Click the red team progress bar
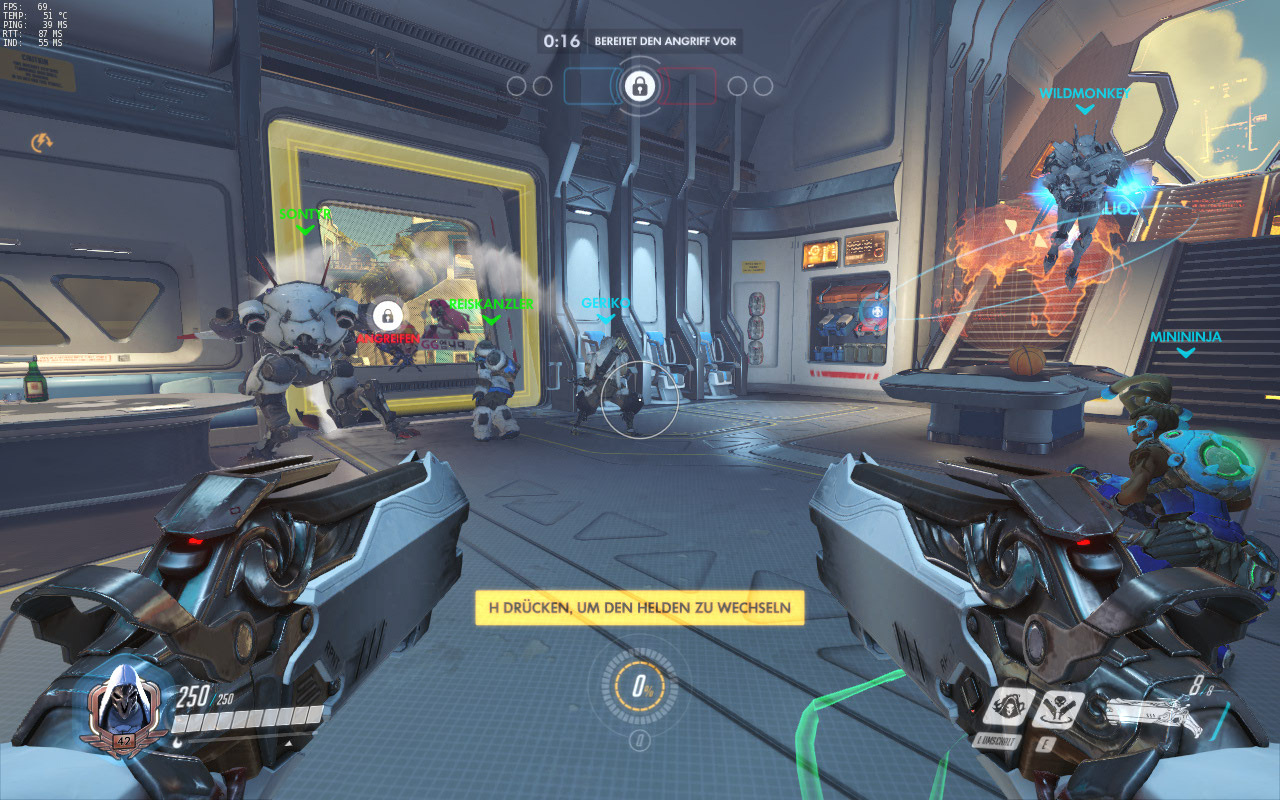Viewport: 1280px width, 800px height. point(688,86)
